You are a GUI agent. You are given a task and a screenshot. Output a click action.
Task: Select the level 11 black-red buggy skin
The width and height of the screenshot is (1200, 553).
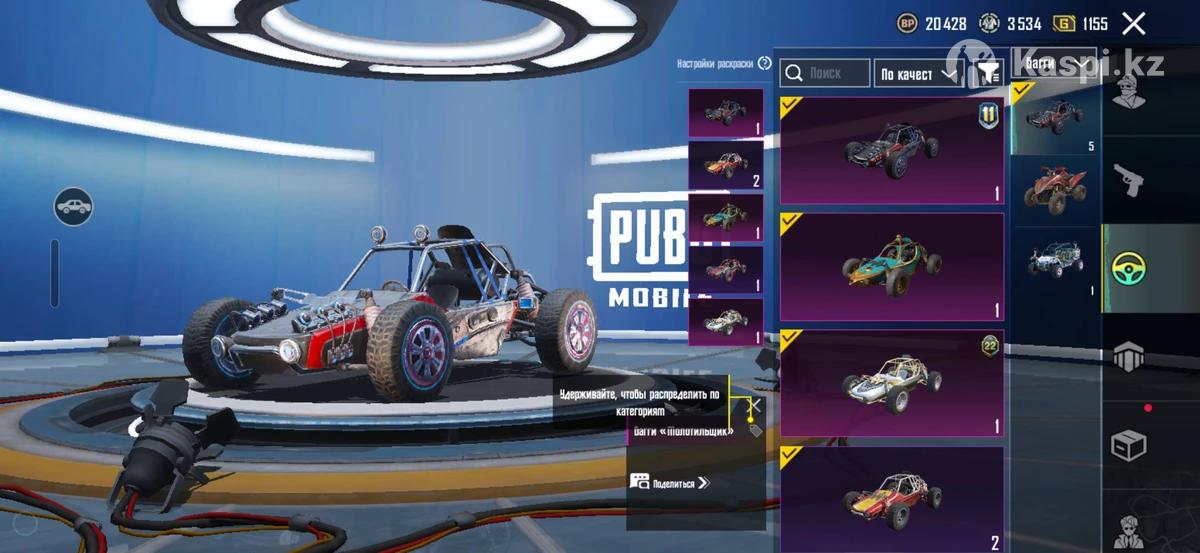[891, 151]
